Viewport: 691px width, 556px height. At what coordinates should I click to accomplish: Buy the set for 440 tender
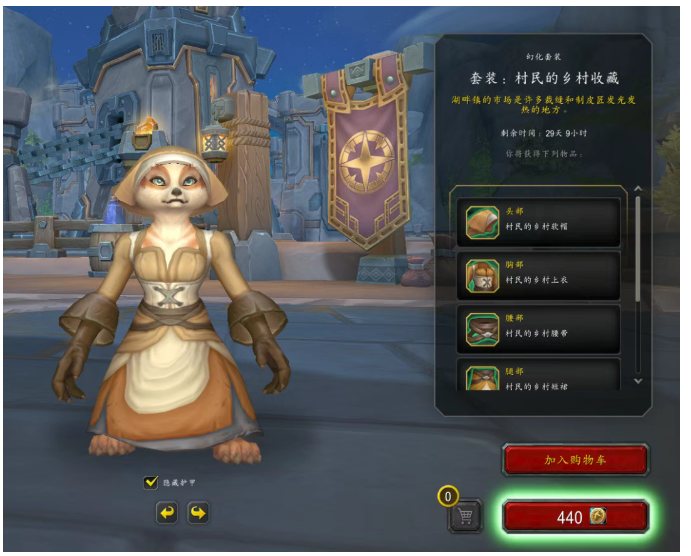[x=575, y=516]
